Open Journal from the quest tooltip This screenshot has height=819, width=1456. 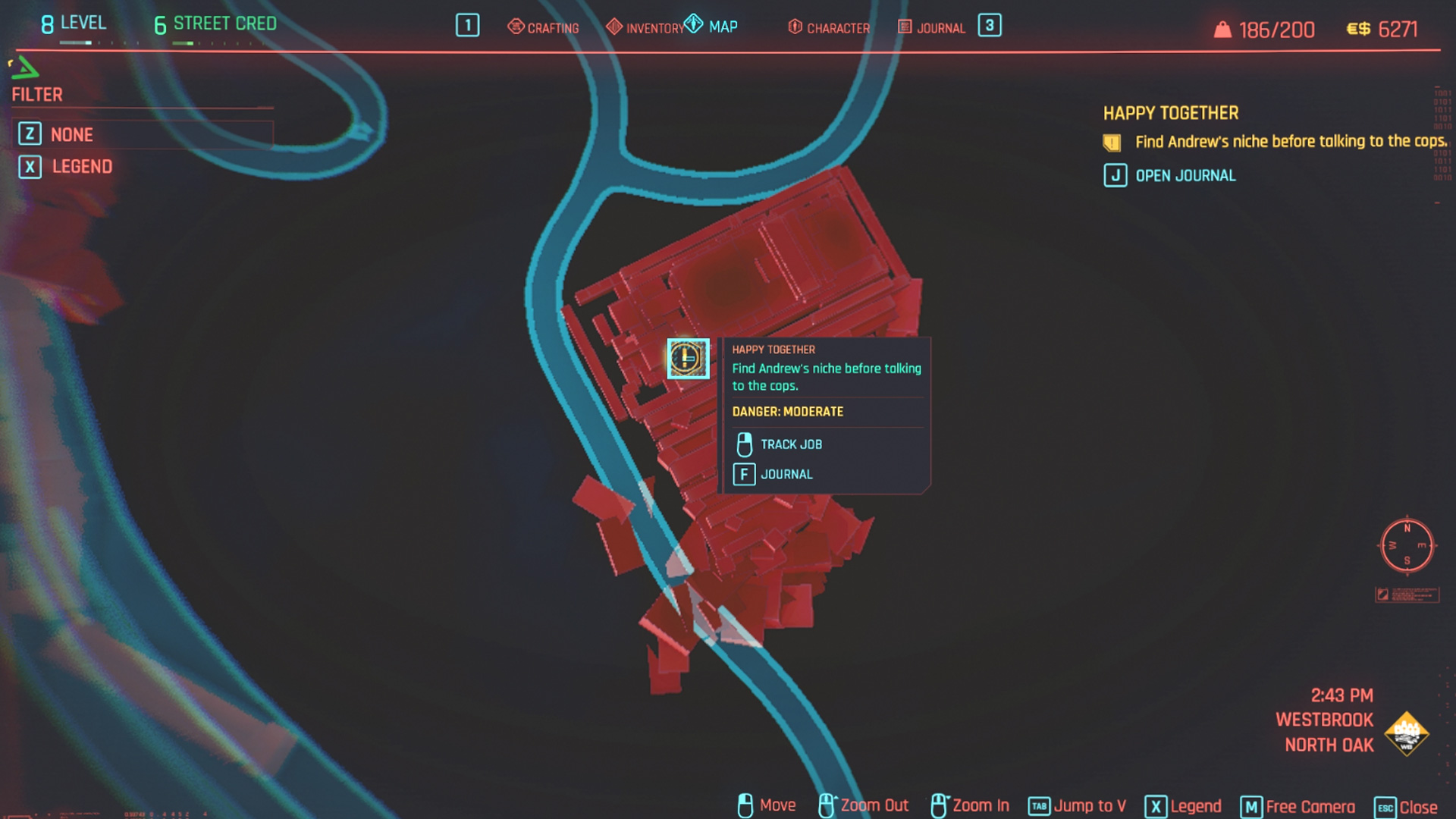786,475
